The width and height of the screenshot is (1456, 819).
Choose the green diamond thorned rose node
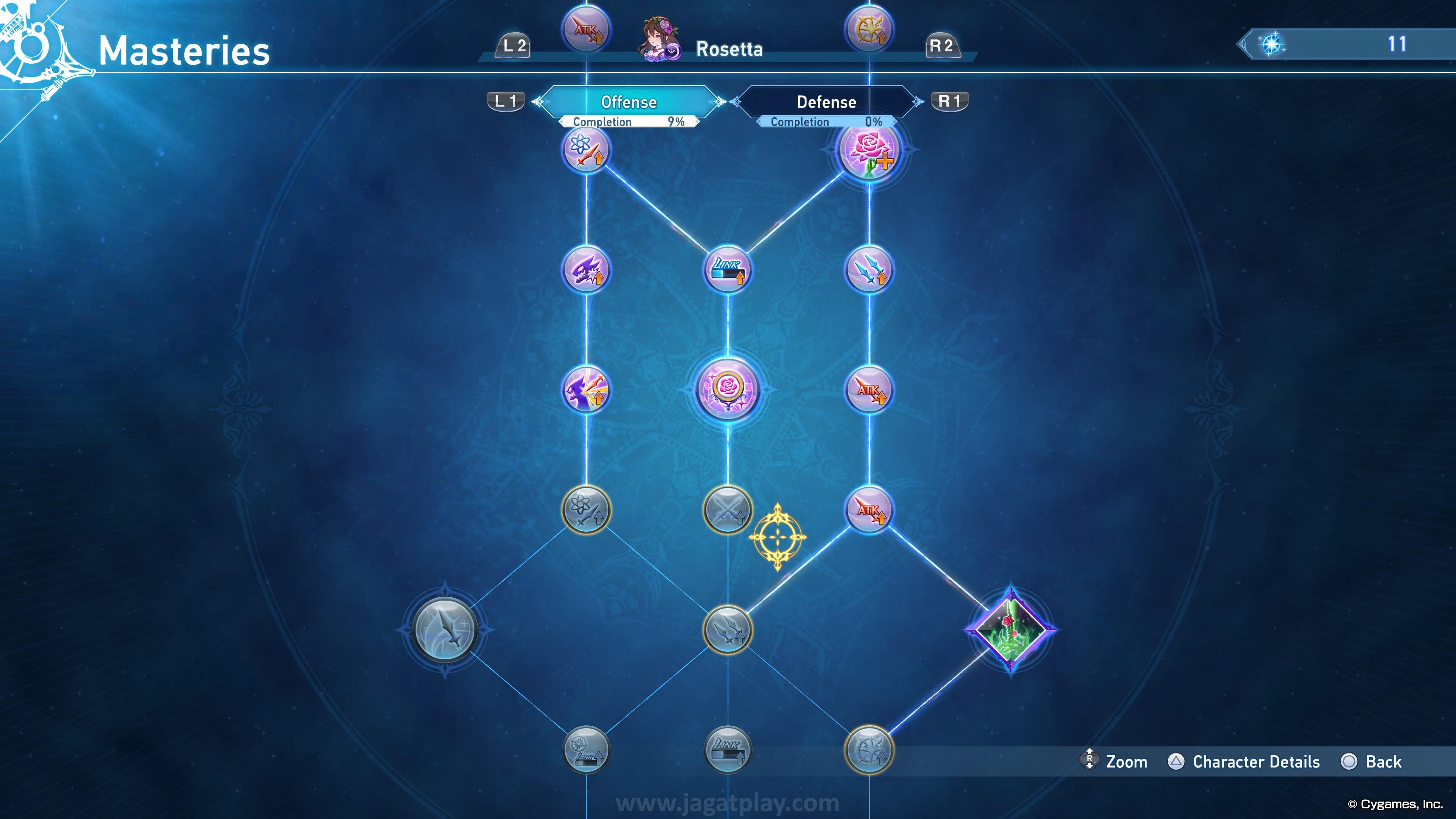tap(1010, 630)
